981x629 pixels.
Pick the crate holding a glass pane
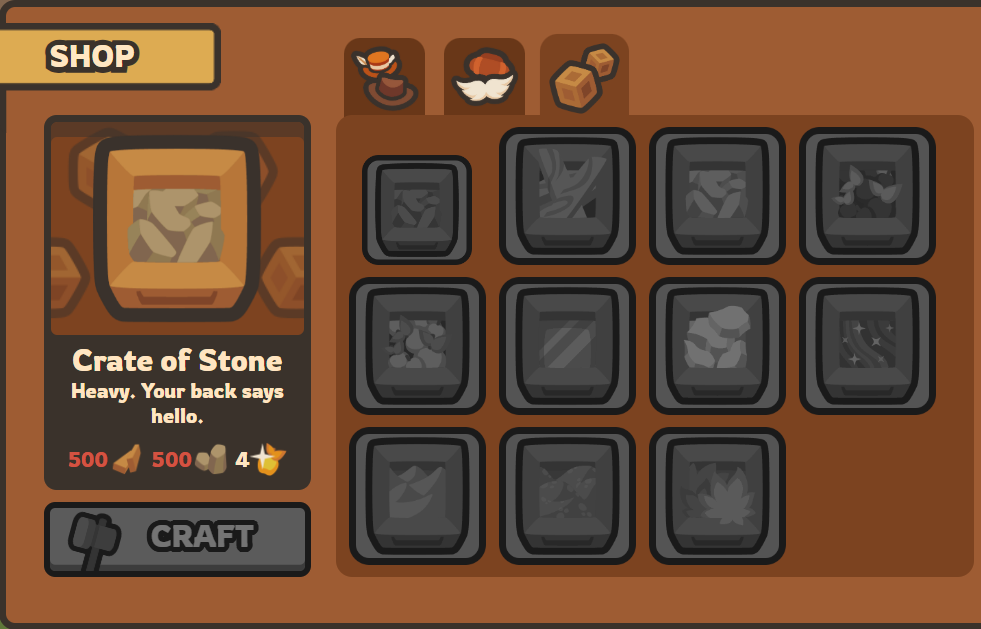click(x=567, y=345)
